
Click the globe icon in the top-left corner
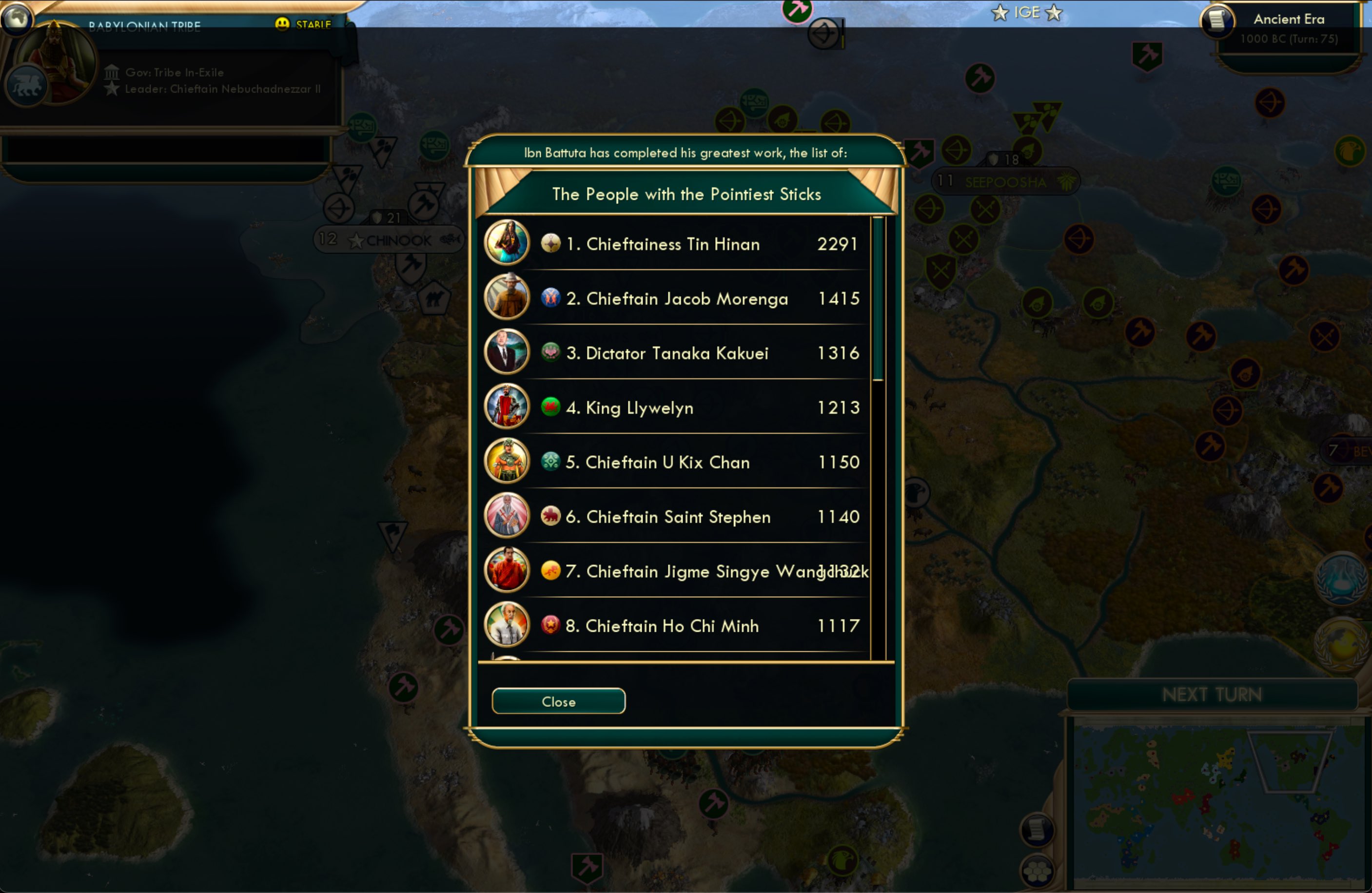click(x=17, y=17)
